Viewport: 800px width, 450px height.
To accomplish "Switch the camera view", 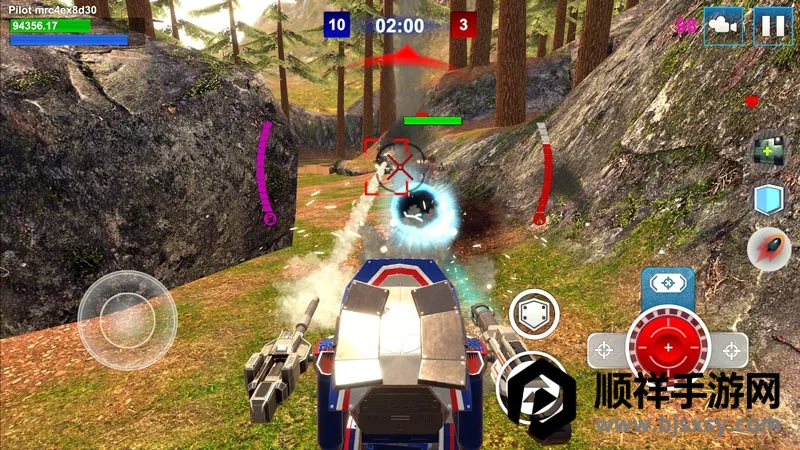I will click(x=724, y=25).
